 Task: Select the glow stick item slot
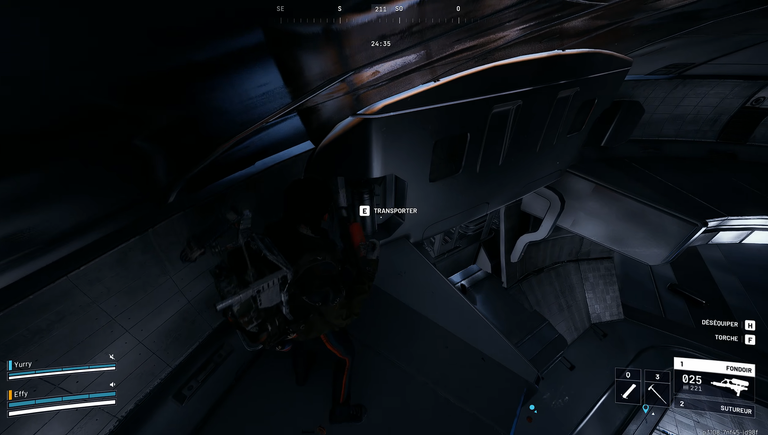pyautogui.click(x=628, y=388)
